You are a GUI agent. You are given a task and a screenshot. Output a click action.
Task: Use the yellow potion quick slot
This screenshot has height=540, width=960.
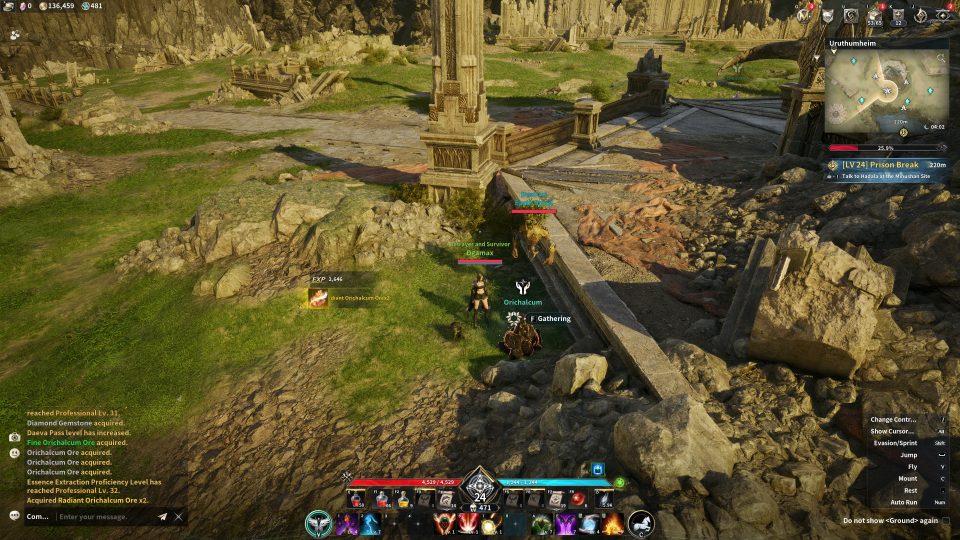coord(402,499)
